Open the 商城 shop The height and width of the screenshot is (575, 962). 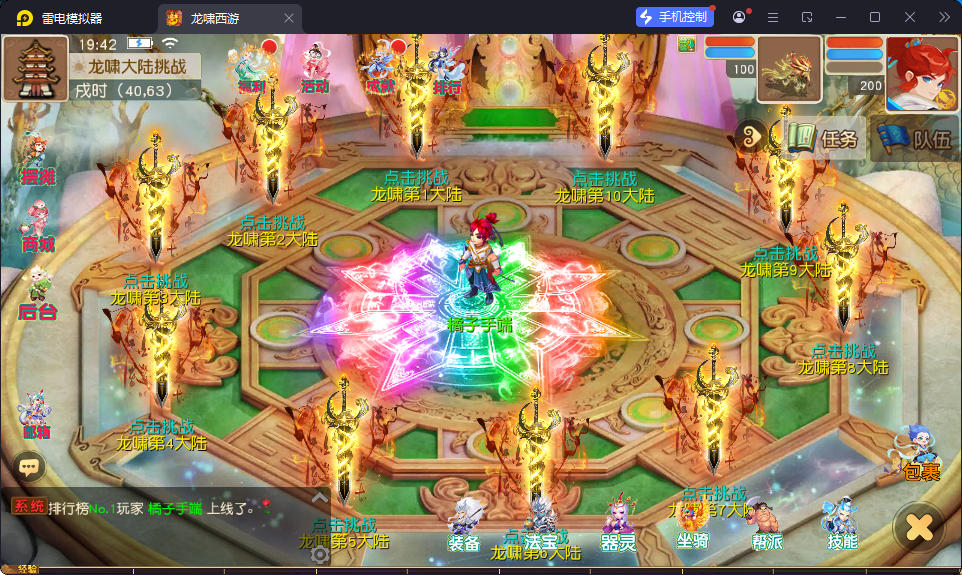tap(37, 228)
